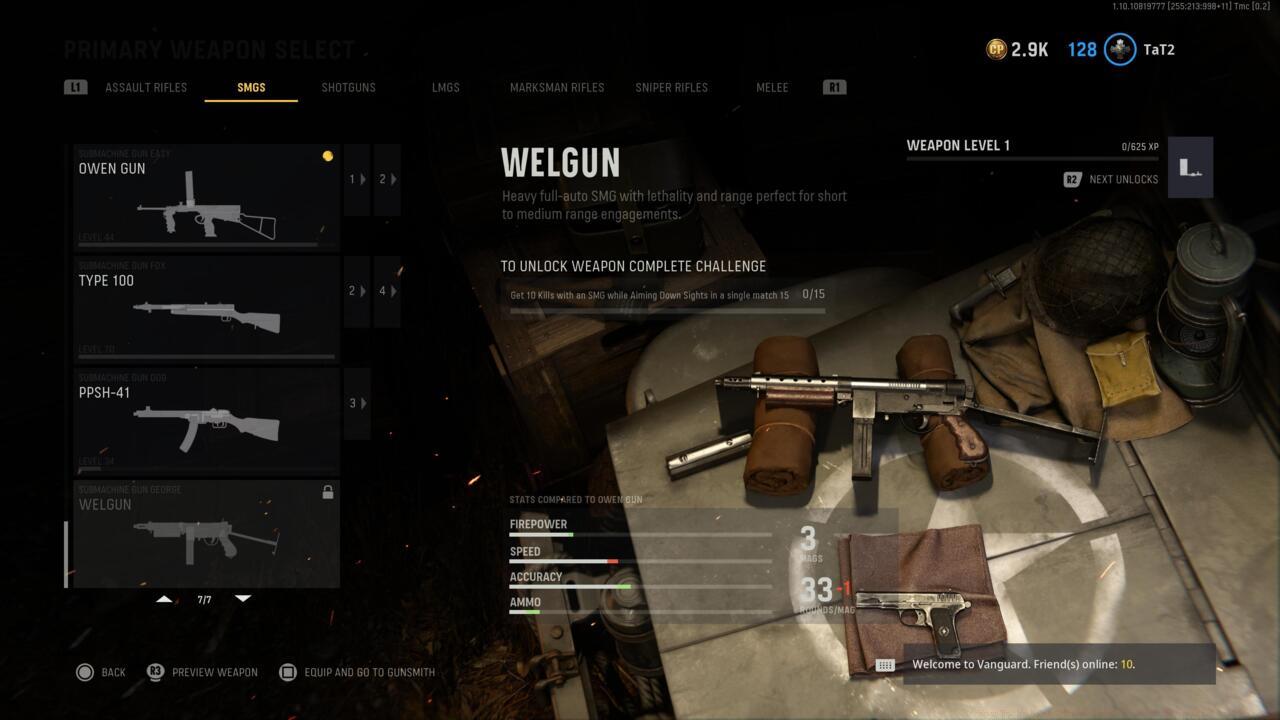Click the right page arrow under weapon list
This screenshot has height=720, width=1280.
[x=243, y=598]
